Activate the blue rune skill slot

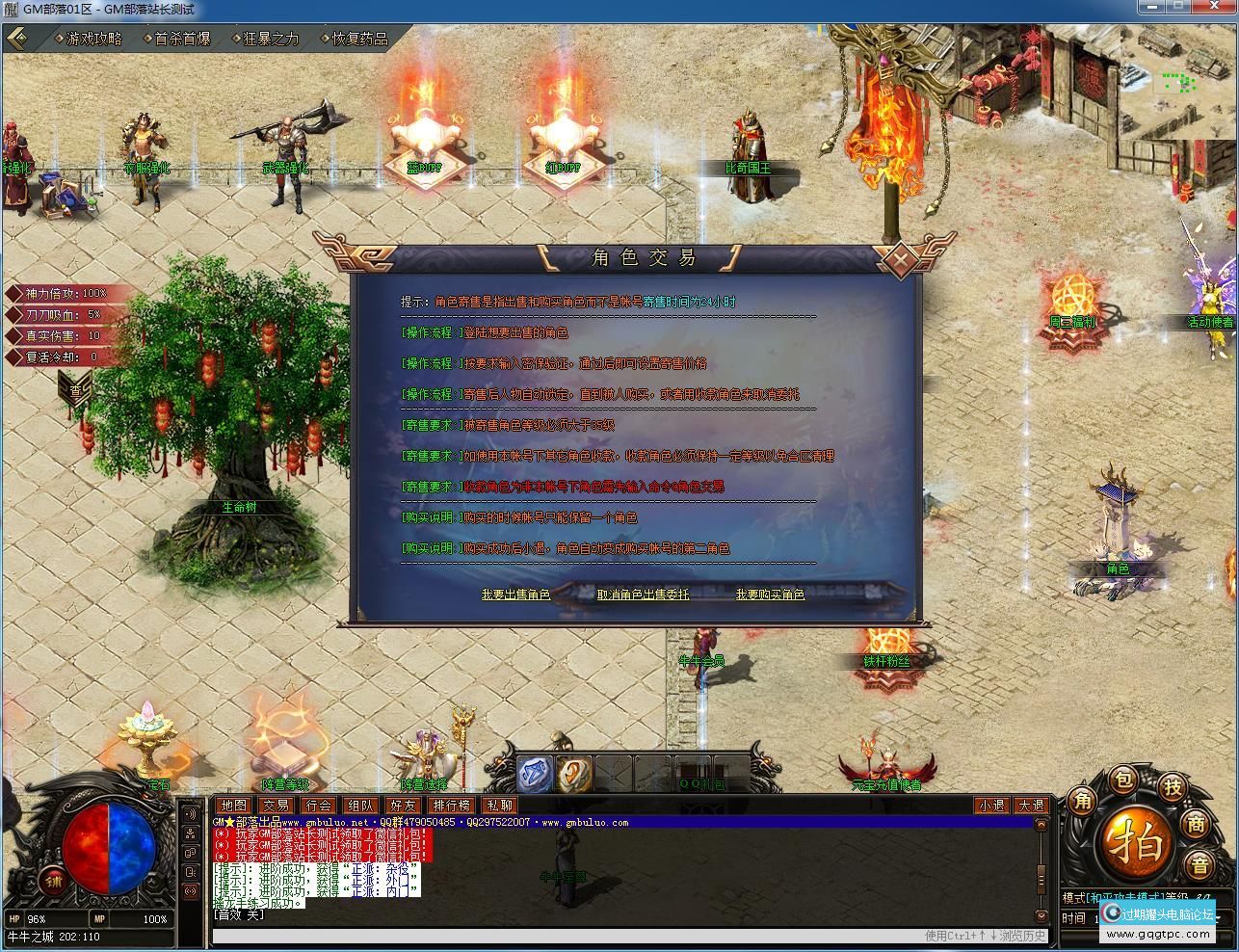pos(535,774)
